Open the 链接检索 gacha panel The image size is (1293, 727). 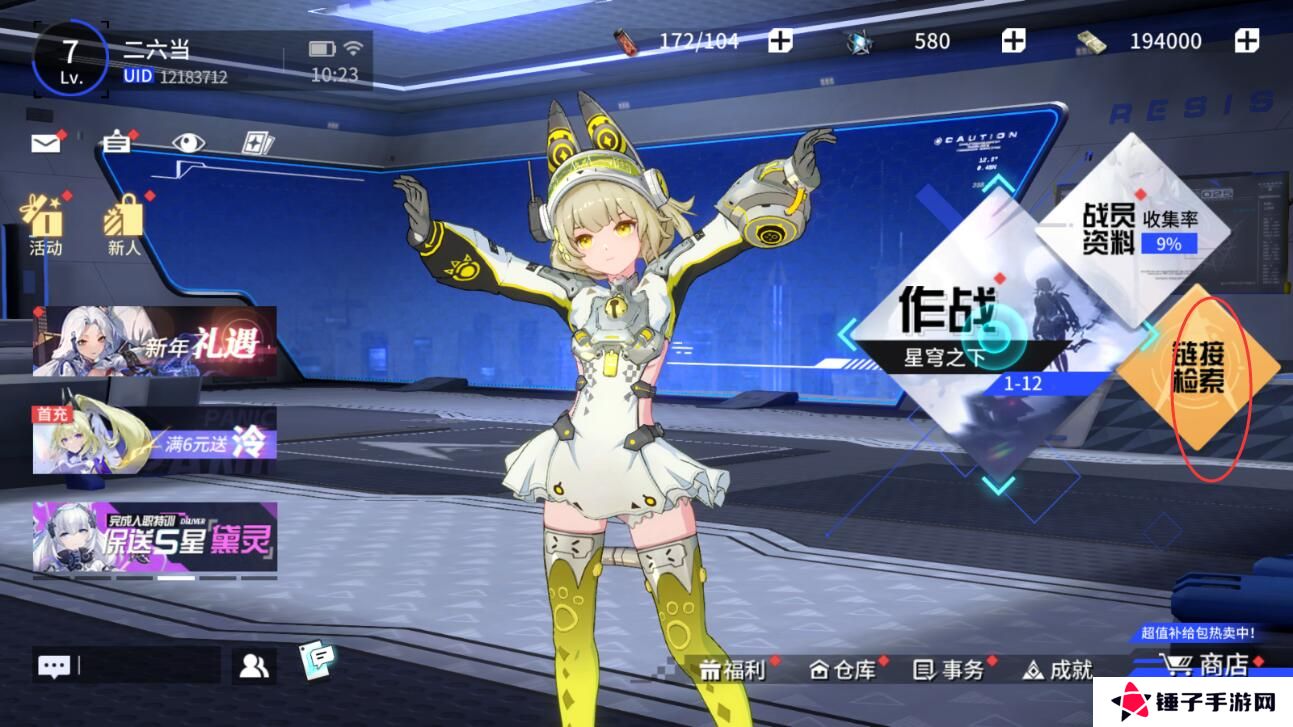point(1198,366)
